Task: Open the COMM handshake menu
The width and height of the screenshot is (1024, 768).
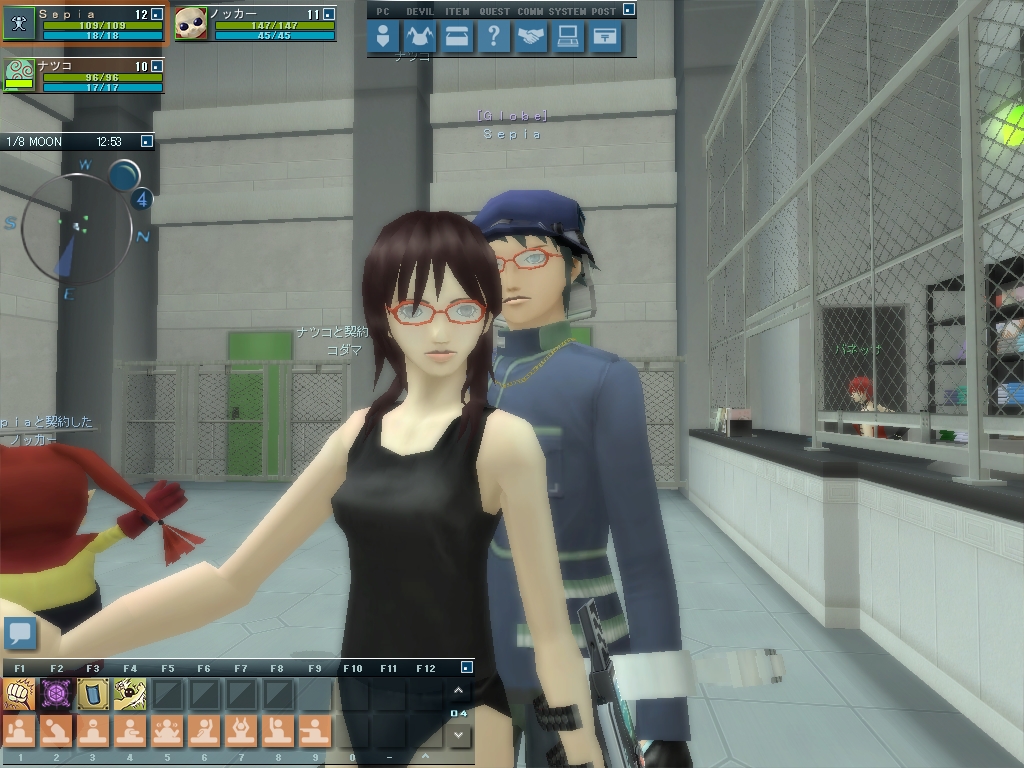Action: click(530, 38)
